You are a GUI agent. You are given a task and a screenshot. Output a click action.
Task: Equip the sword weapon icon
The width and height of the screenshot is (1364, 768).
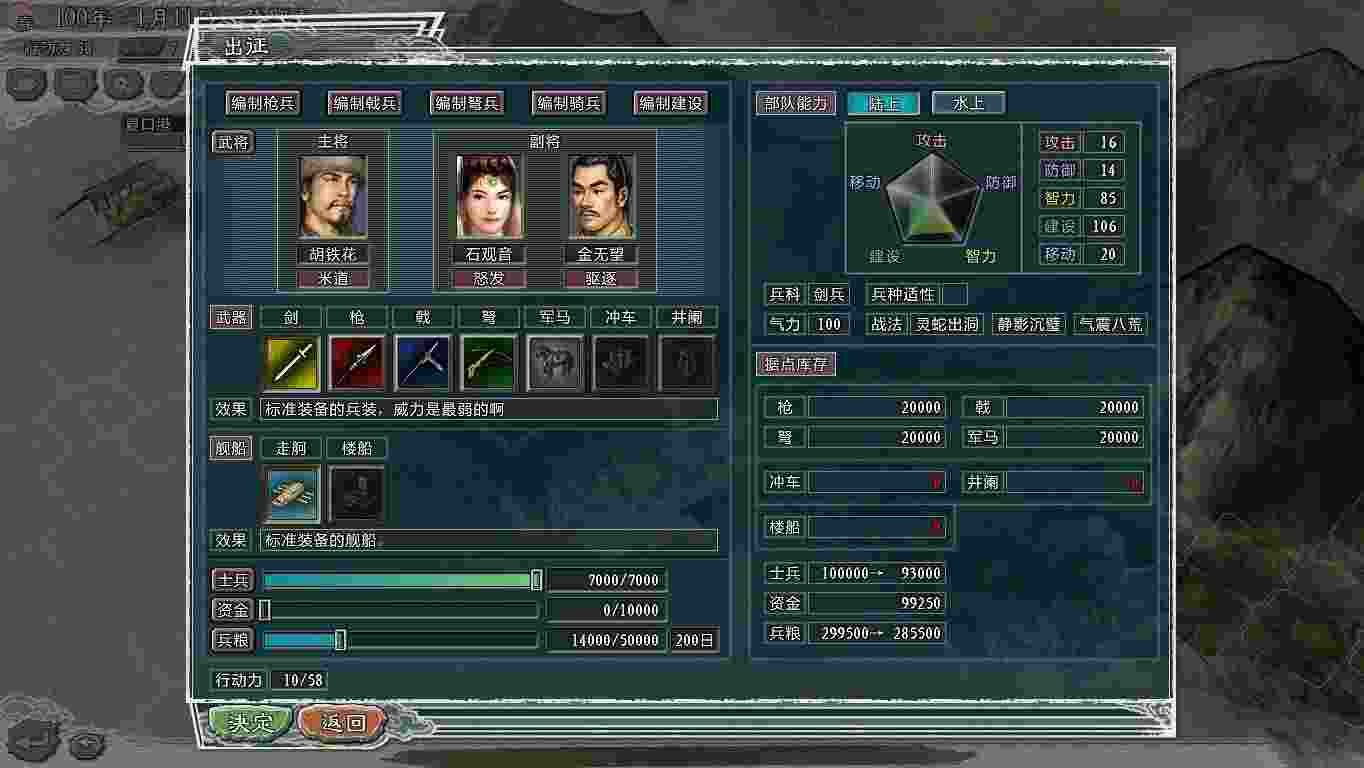pos(291,363)
